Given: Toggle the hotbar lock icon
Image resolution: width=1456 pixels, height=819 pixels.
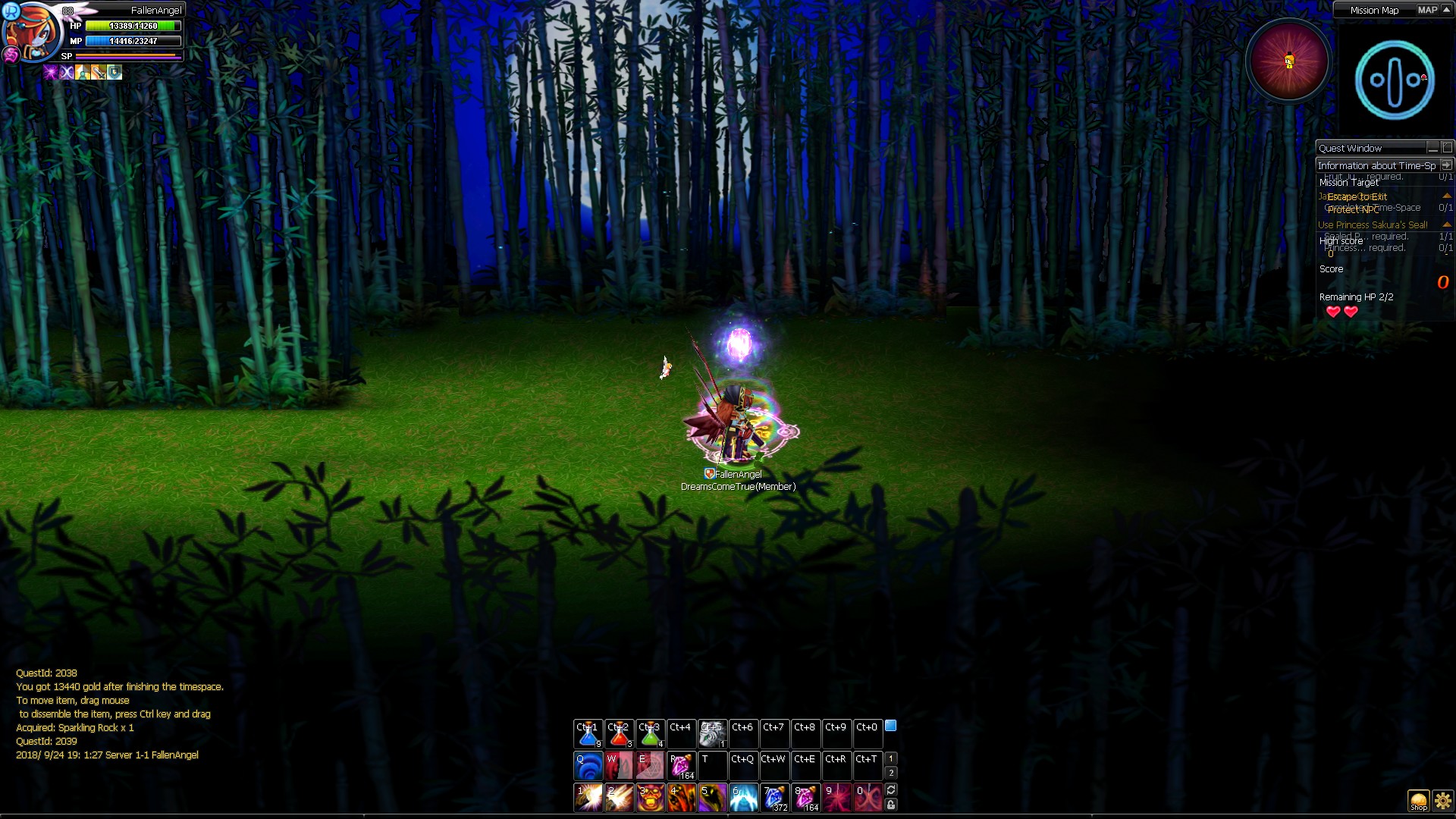Looking at the screenshot, I should [x=891, y=805].
